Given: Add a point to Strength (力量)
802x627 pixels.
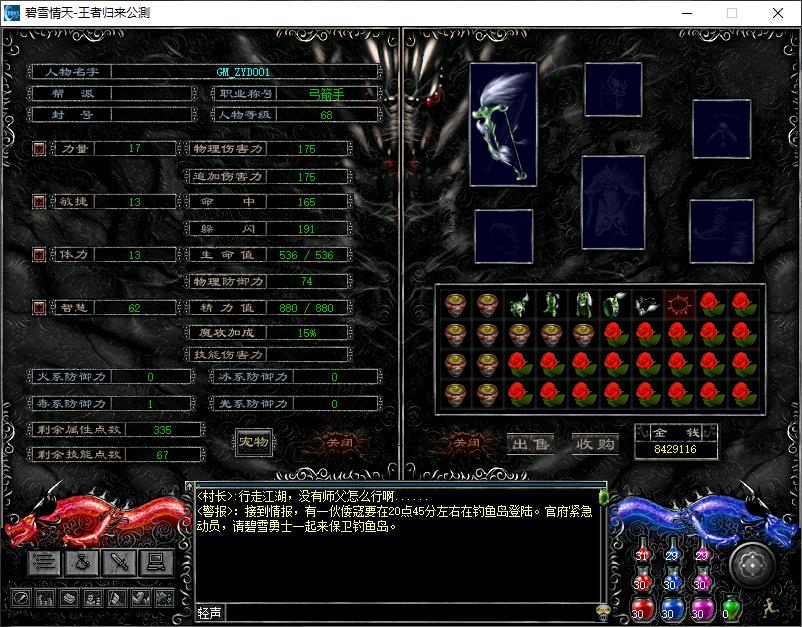Looking at the screenshot, I should tap(39, 149).
